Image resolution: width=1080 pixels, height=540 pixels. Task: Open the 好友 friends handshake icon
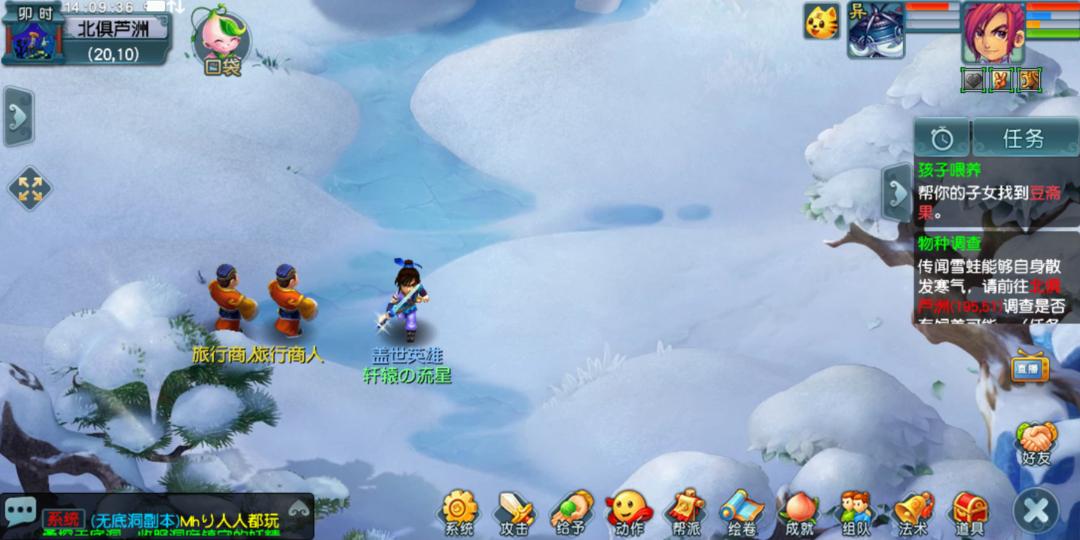(1037, 442)
